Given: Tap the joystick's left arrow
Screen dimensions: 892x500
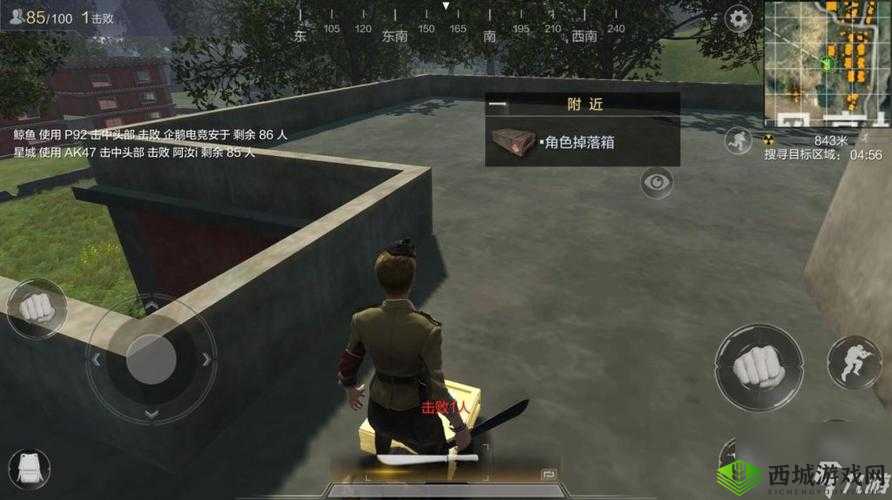Looking at the screenshot, I should tap(95, 358).
